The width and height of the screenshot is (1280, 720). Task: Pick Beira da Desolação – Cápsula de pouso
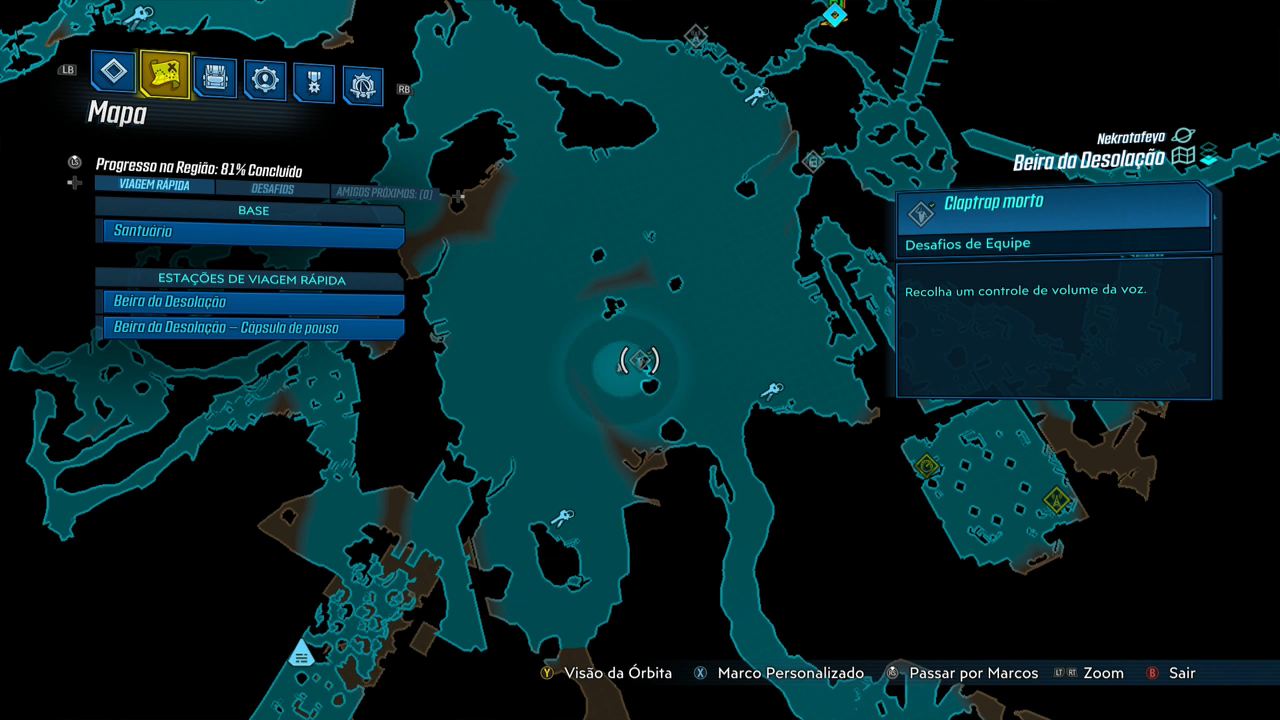(253, 328)
